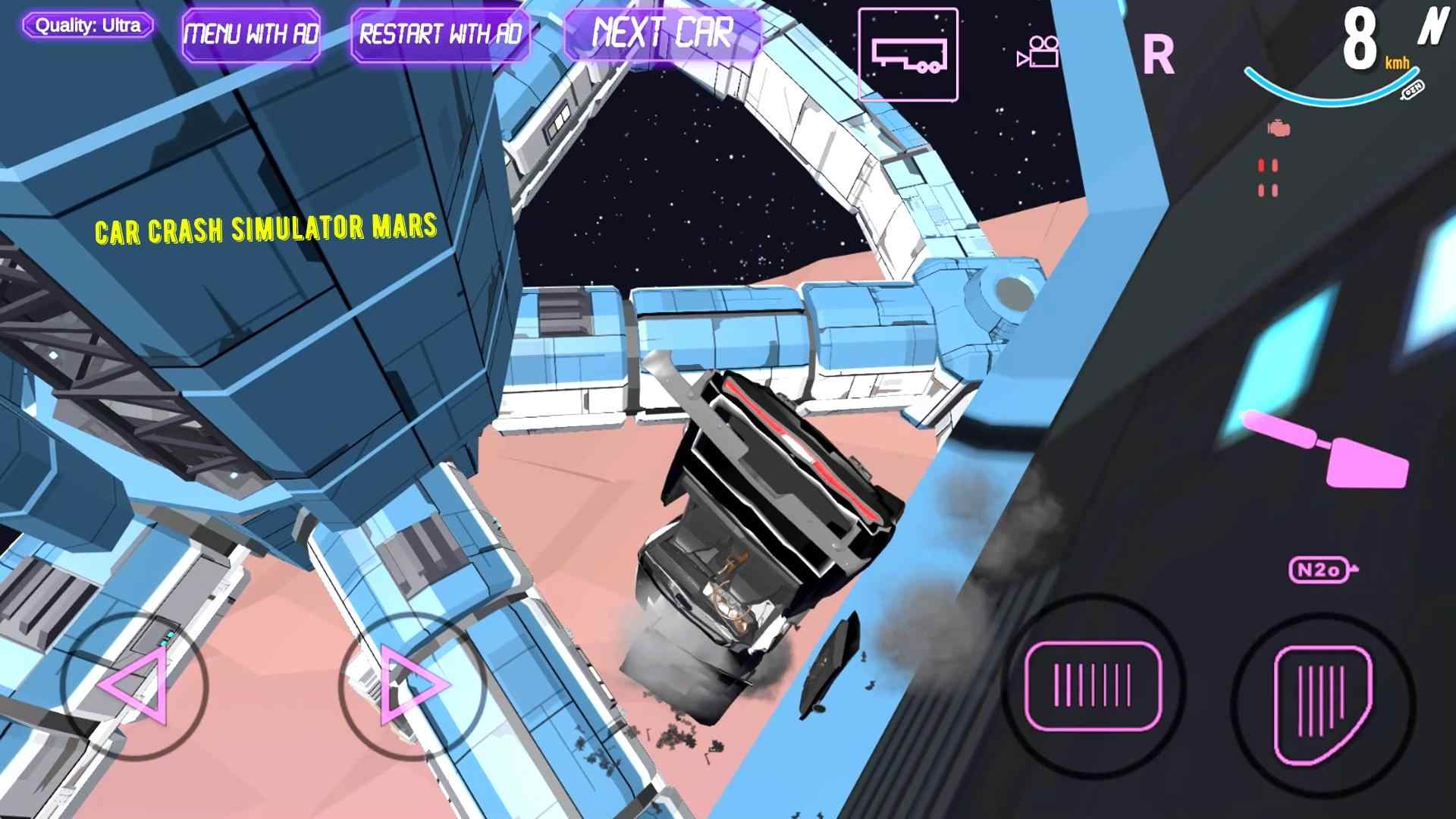Open the trailer attachment icon
1456x819 pixels.
909,53
